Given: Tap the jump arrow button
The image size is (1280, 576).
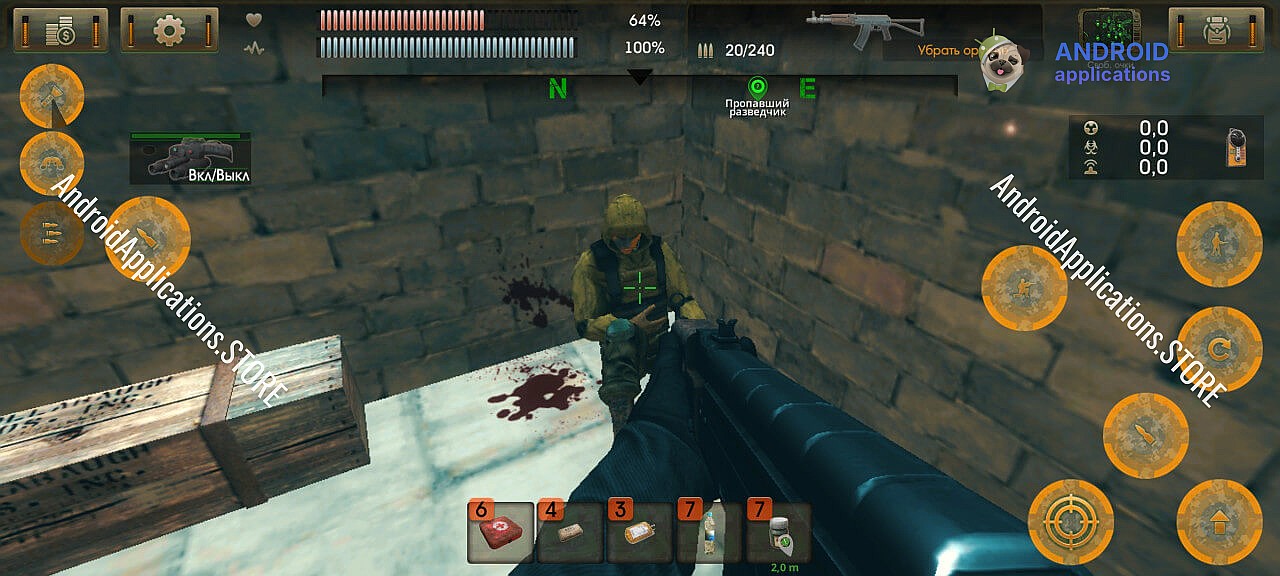Looking at the screenshot, I should point(1219,522).
